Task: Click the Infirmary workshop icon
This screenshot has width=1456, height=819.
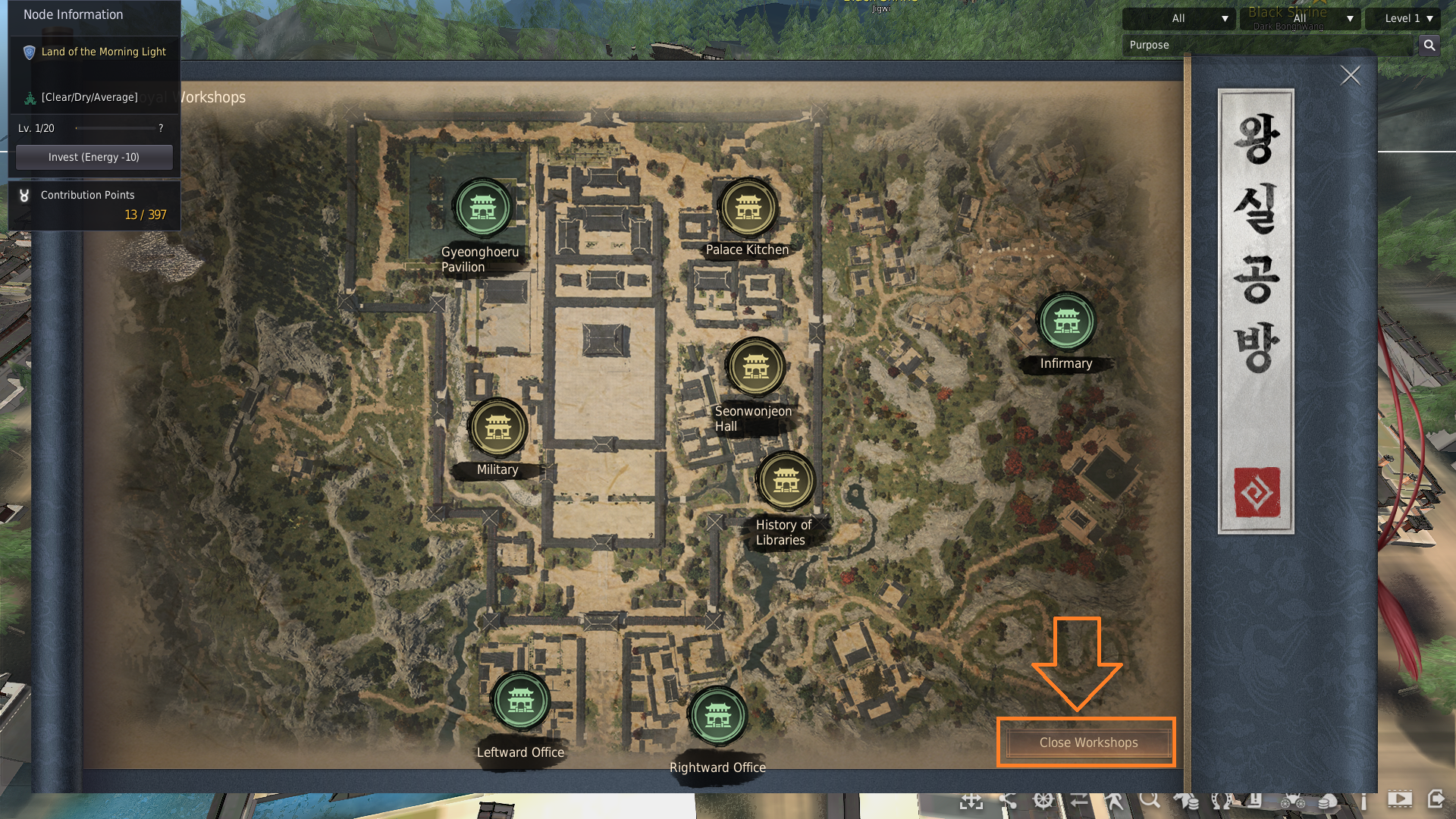Action: [1066, 322]
